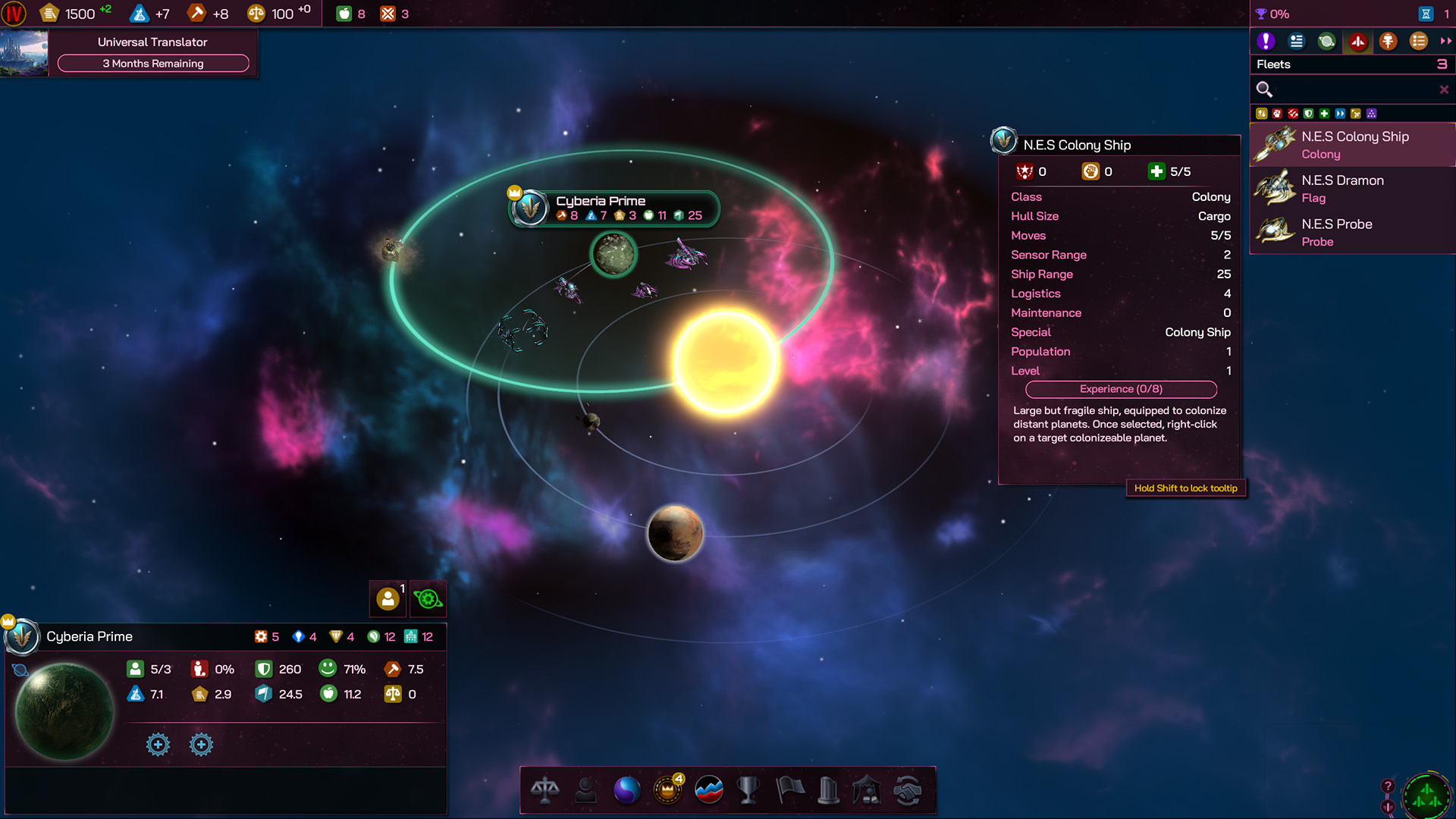1456x819 pixels.
Task: Open the green planets panel icon
Action: 1326,42
